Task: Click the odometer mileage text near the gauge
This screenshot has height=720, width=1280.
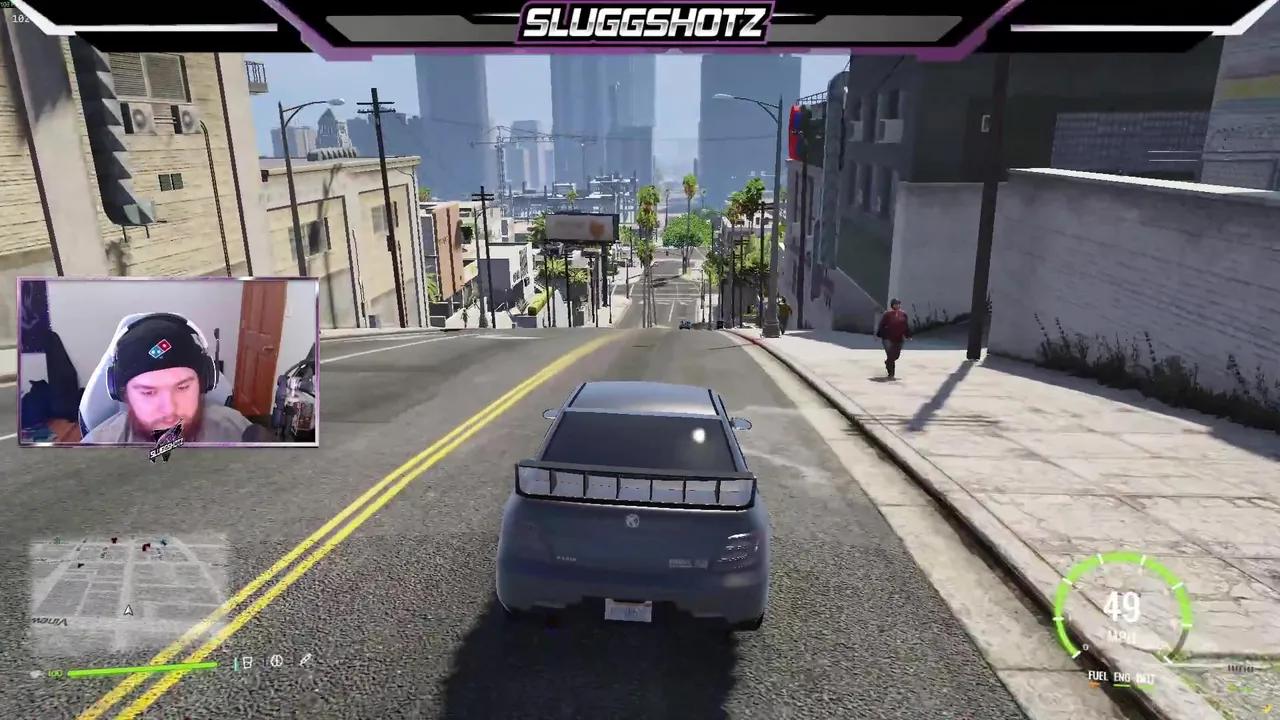Action: (1241, 668)
